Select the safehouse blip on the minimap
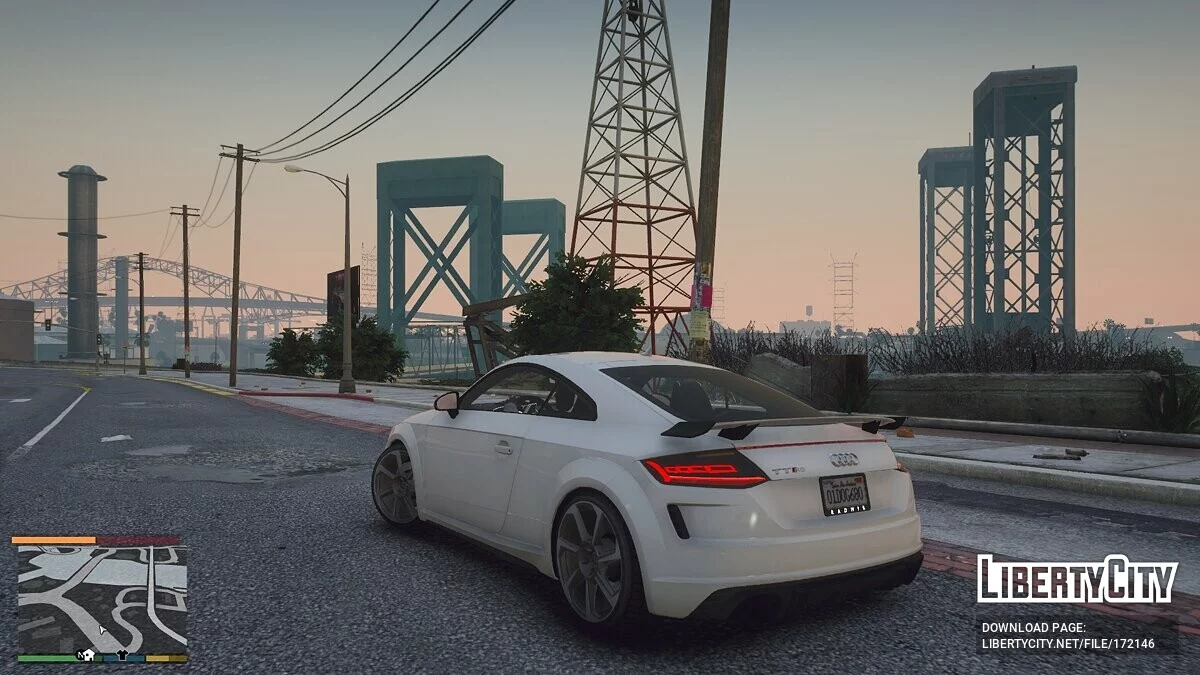Image resolution: width=1200 pixels, height=675 pixels. coord(88,655)
